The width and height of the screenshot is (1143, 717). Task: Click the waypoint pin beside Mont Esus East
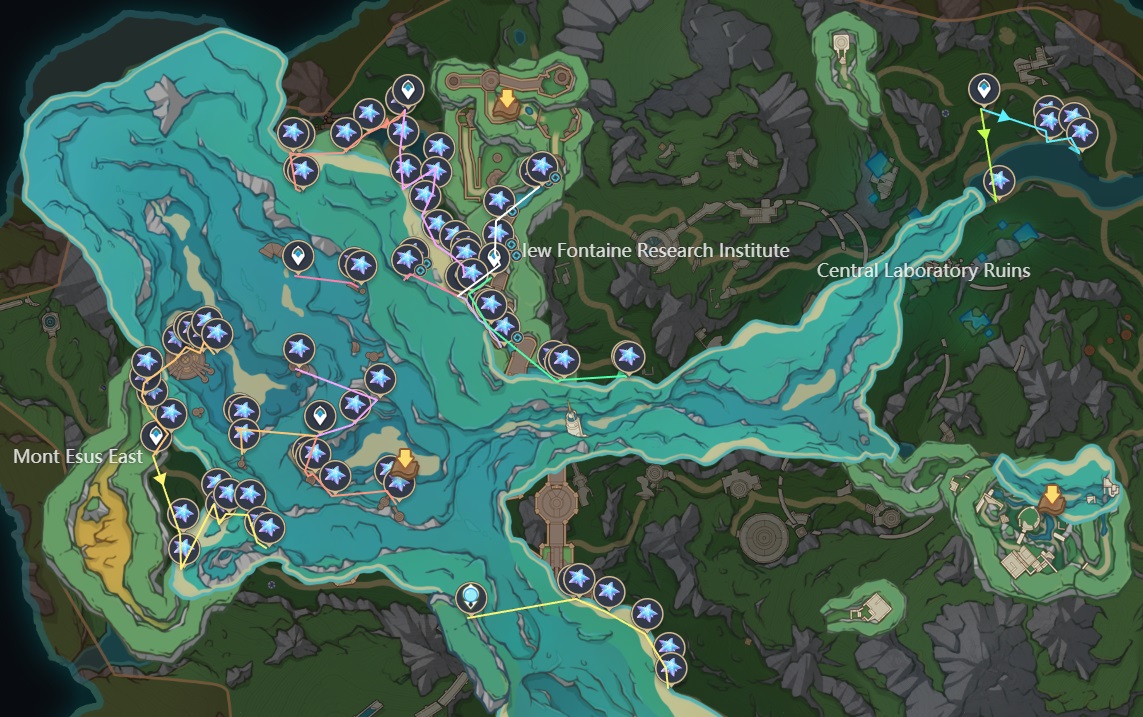(x=155, y=436)
